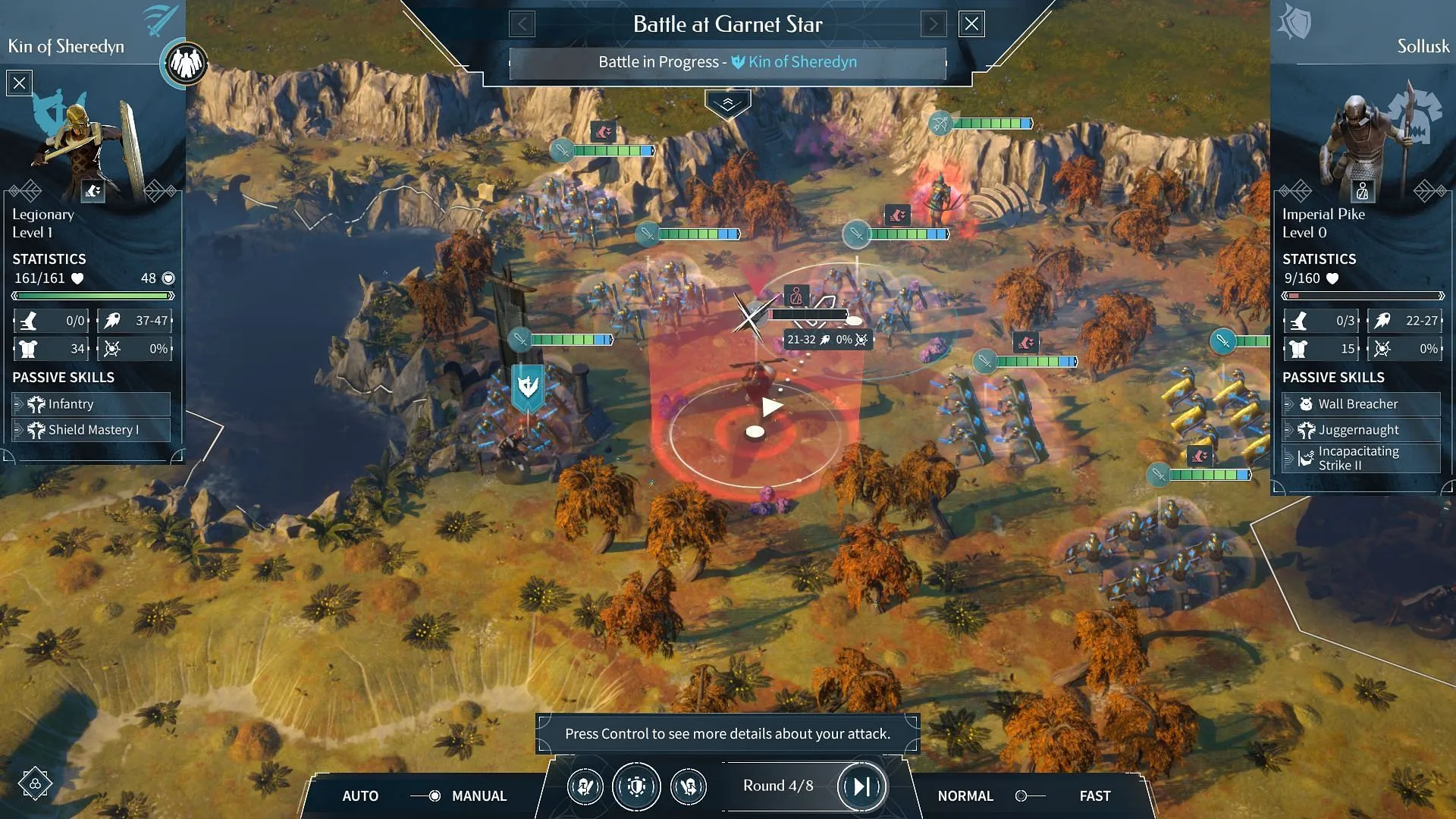This screenshot has height=819, width=1456.
Task: Expand Incapacitating Strike II skill
Action: point(1361,458)
